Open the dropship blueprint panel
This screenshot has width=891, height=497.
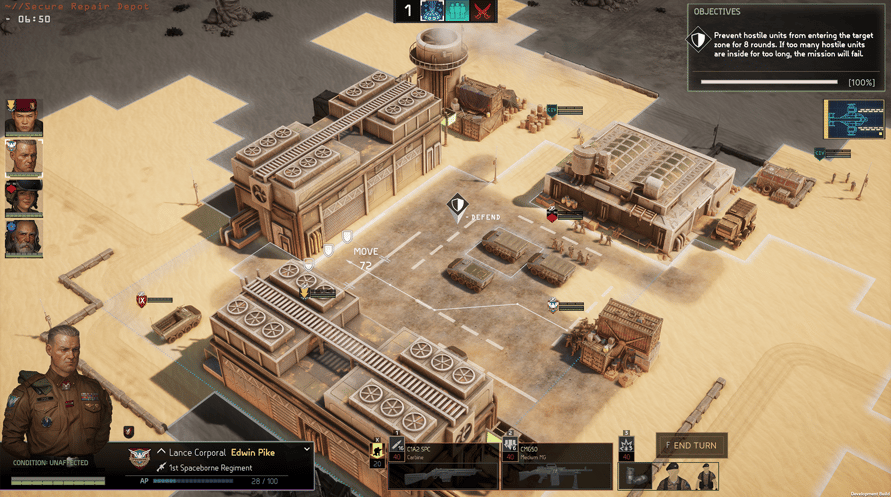pyautogui.click(x=853, y=120)
